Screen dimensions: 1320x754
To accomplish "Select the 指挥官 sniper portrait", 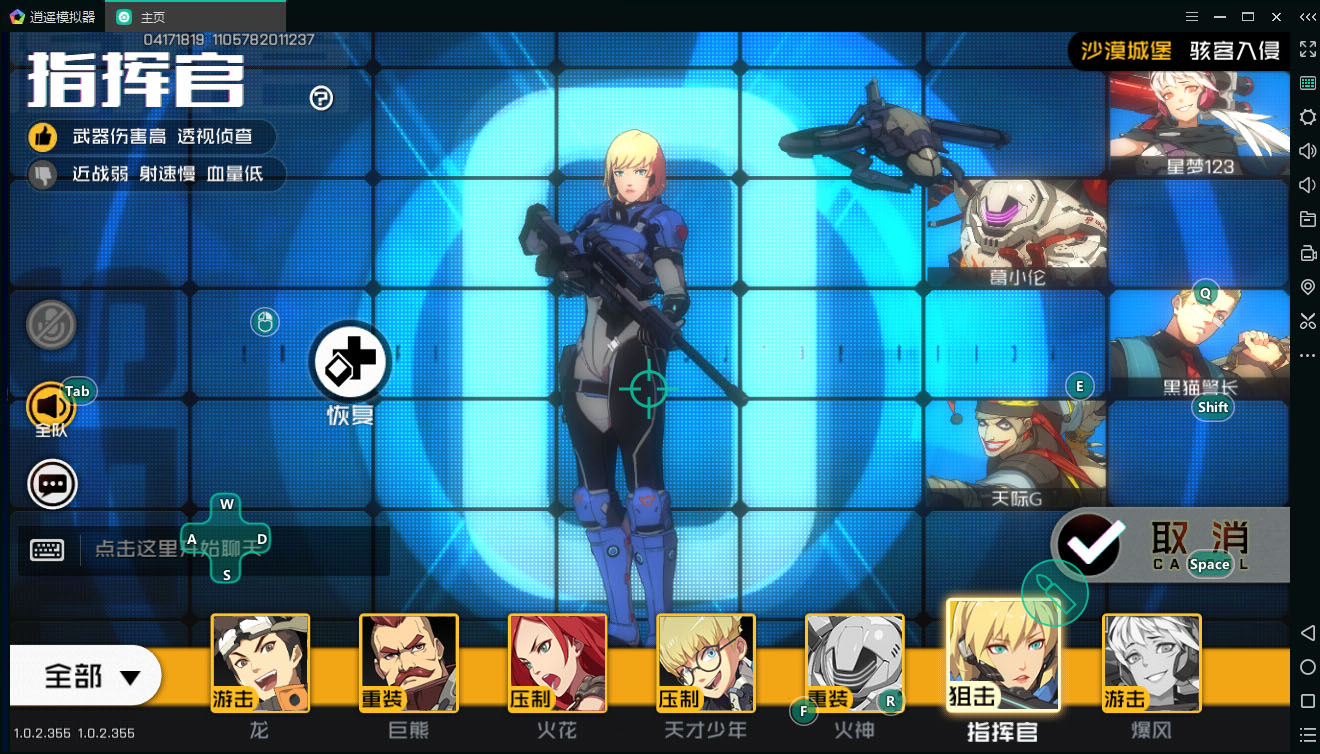I will 1002,655.
